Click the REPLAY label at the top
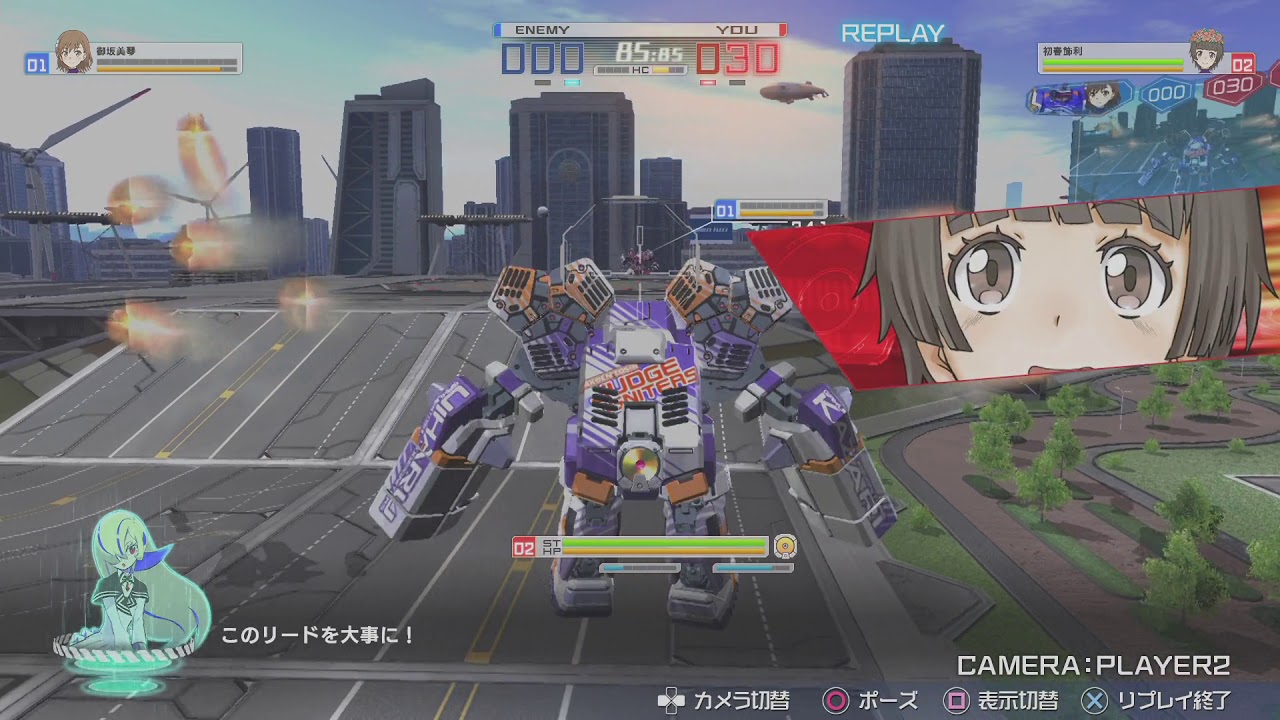 [x=891, y=33]
